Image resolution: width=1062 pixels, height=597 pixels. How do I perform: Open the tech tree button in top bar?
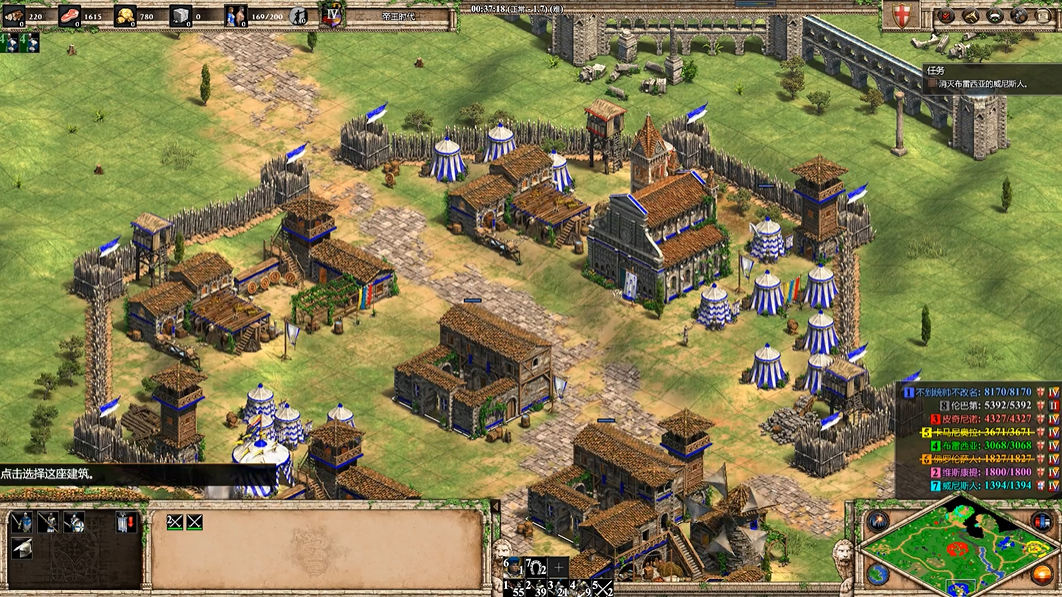point(997,16)
